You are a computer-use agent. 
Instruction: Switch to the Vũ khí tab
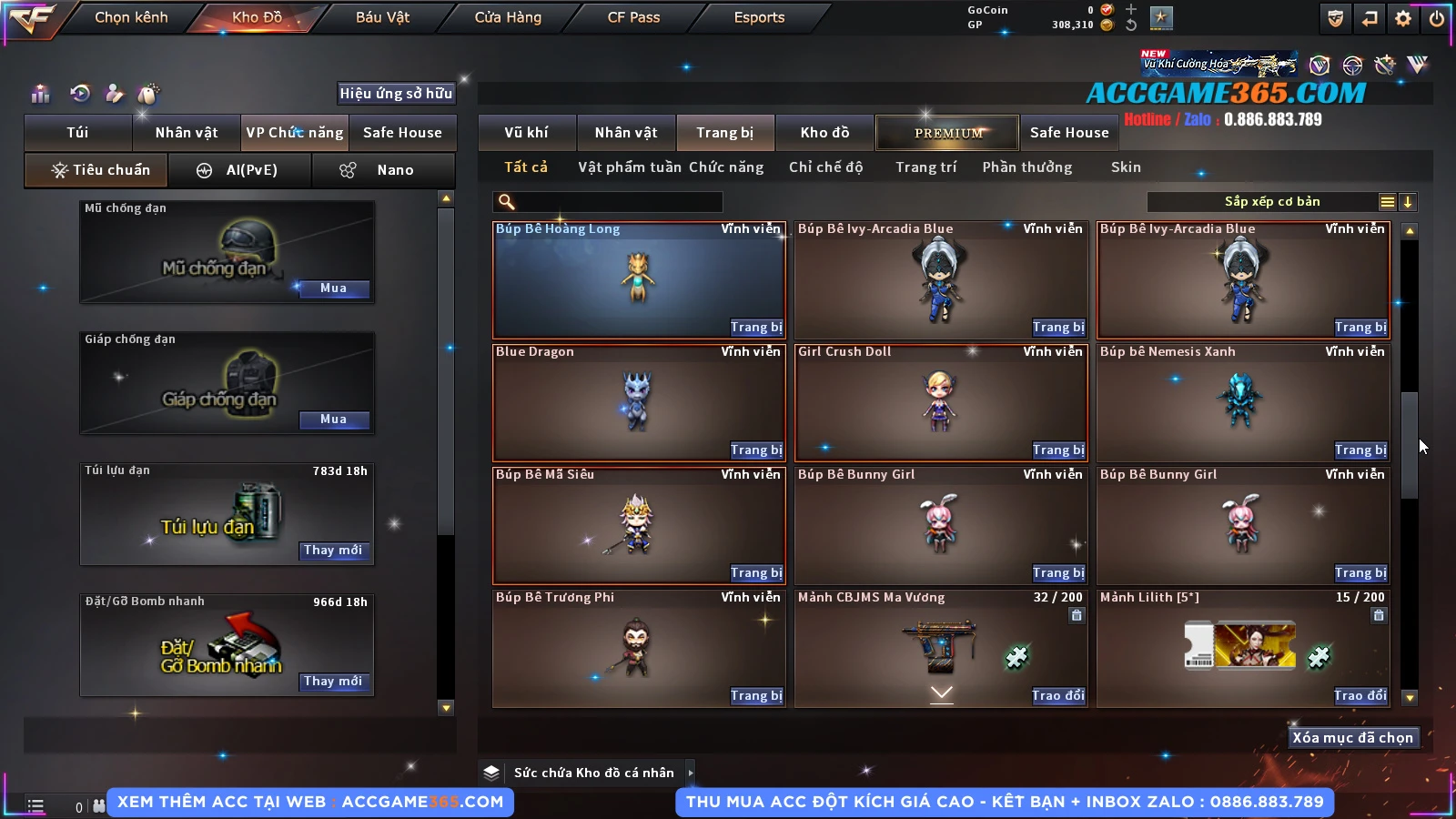point(526,133)
